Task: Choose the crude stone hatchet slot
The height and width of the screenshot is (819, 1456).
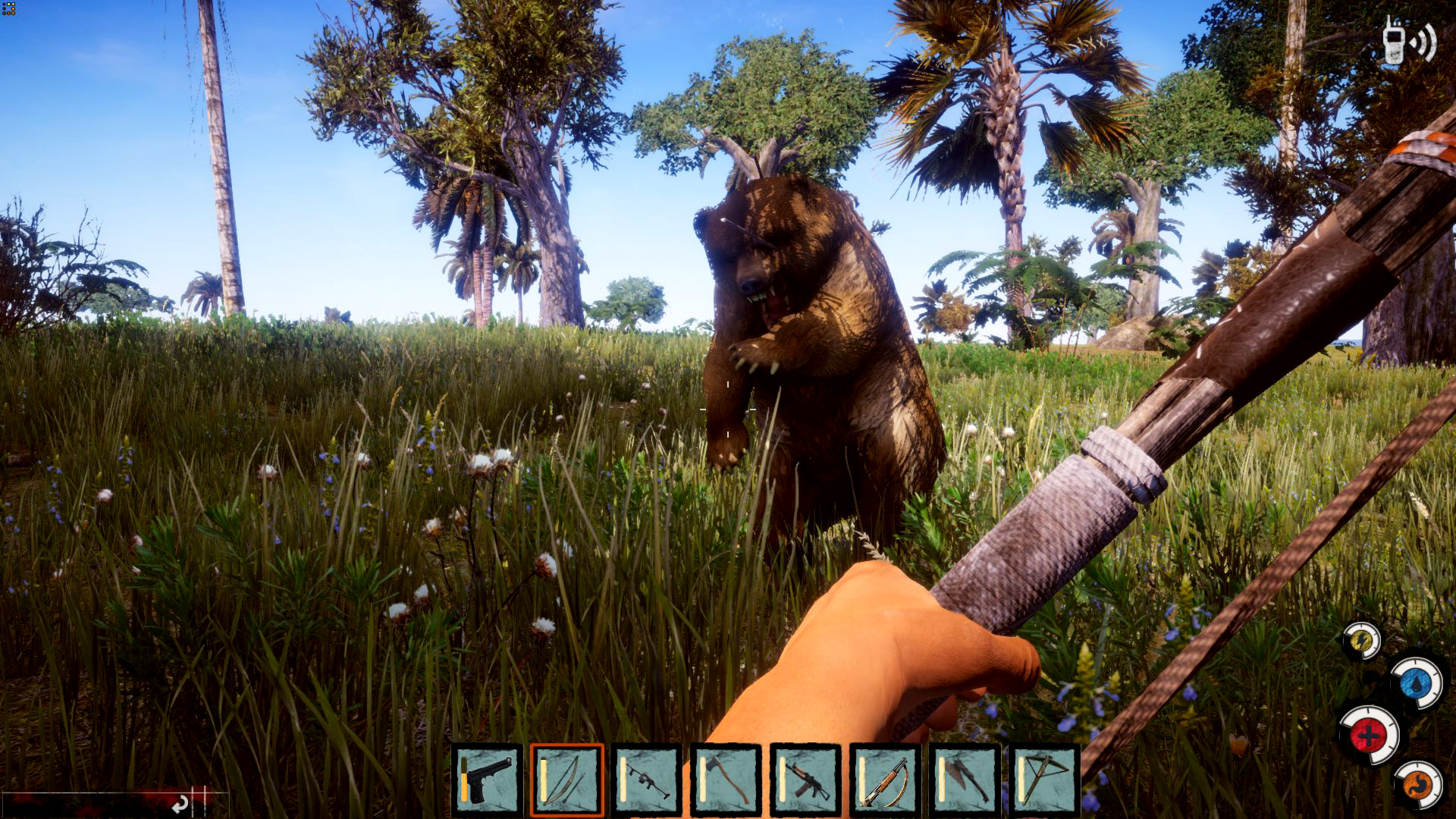Action: [x=965, y=780]
